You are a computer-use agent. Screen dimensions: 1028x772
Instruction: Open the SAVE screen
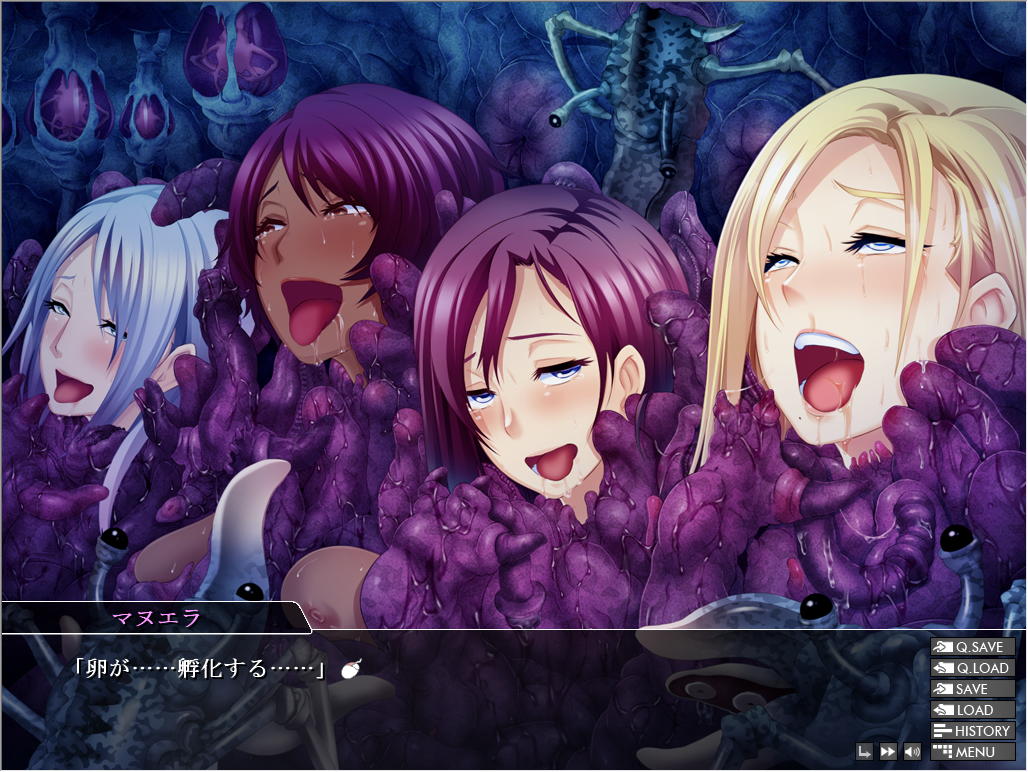tap(972, 689)
